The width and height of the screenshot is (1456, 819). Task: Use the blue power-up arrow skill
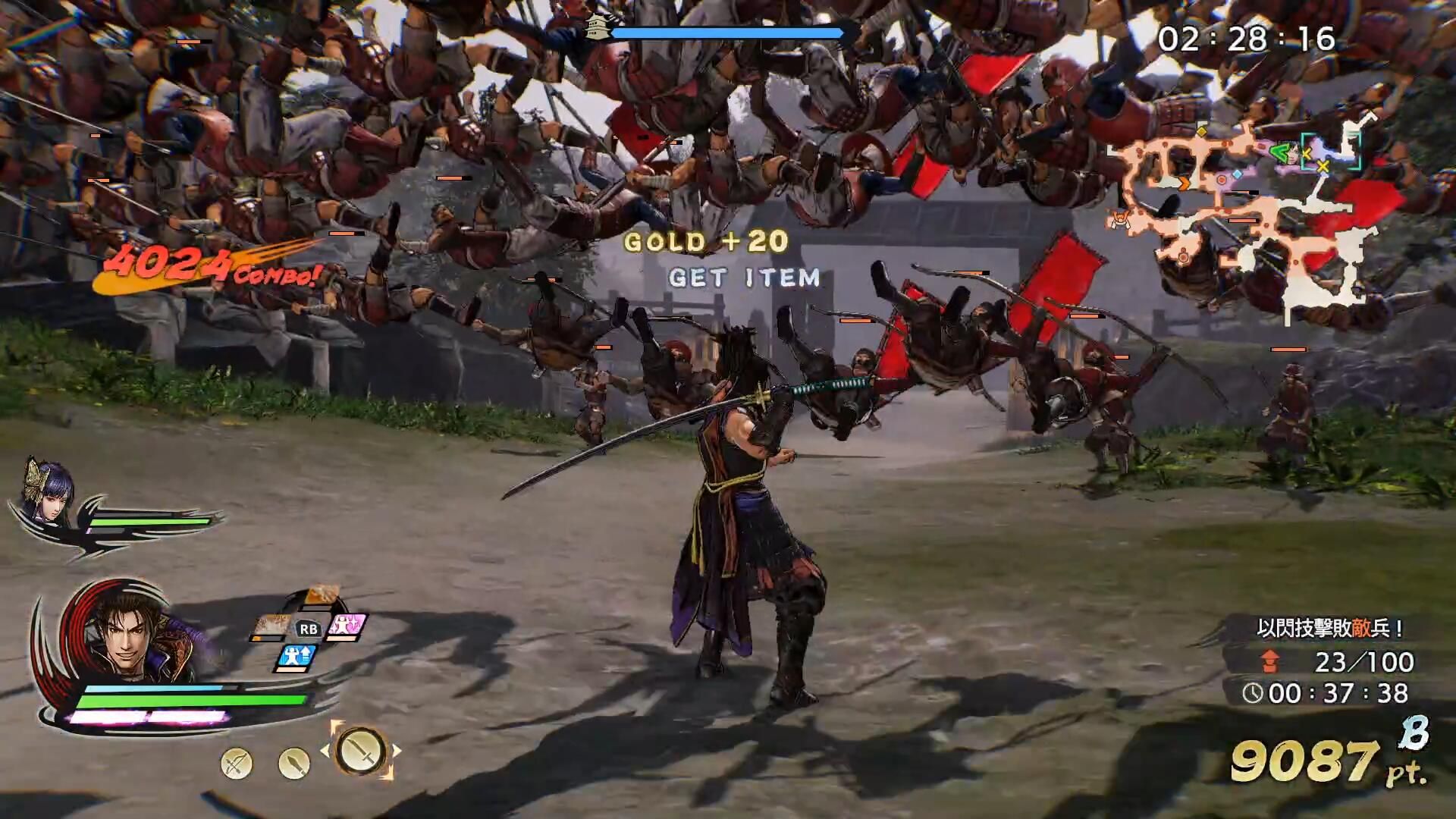[296, 656]
